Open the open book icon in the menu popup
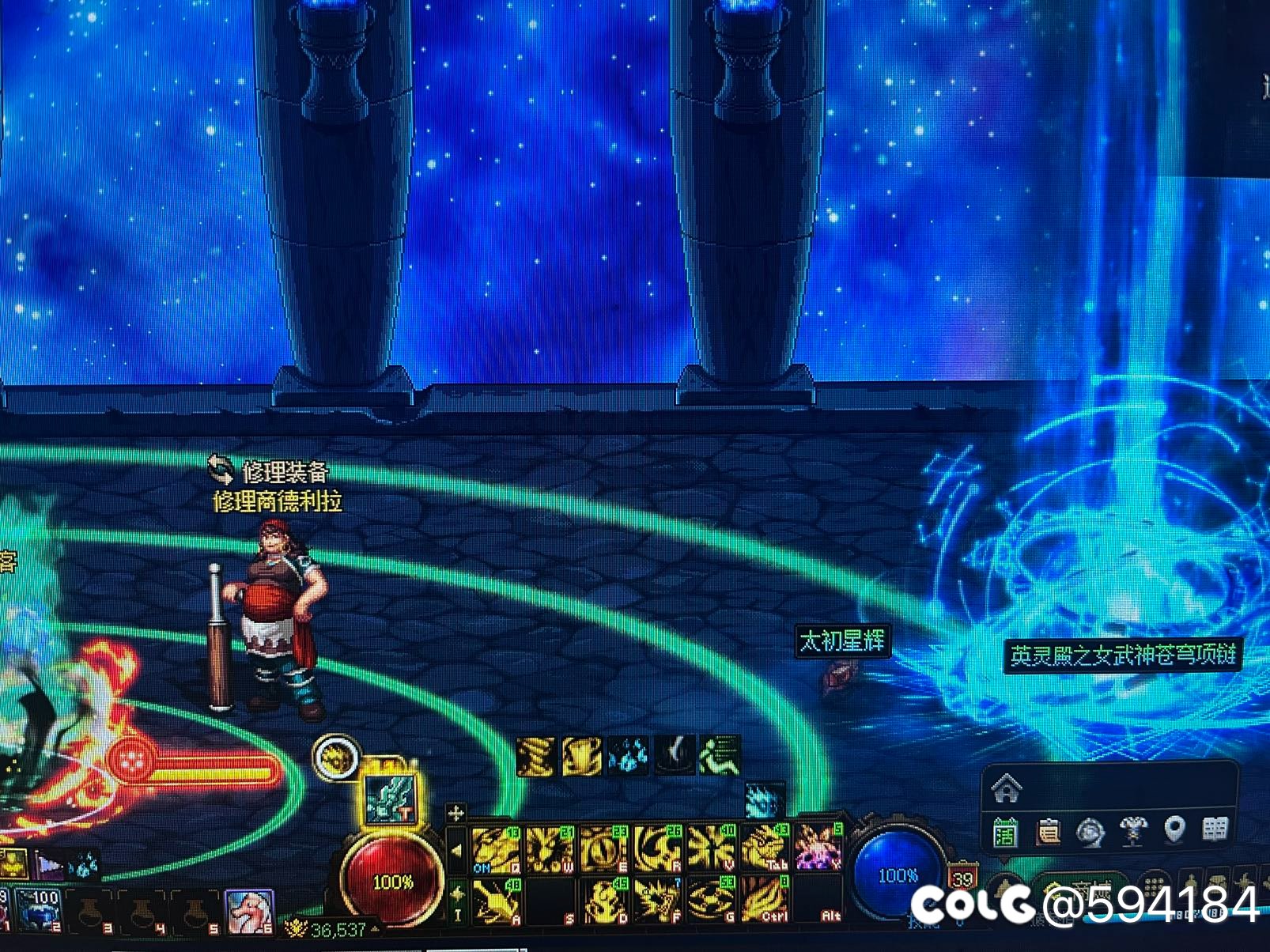Viewport: 1270px width, 952px height. click(1215, 829)
